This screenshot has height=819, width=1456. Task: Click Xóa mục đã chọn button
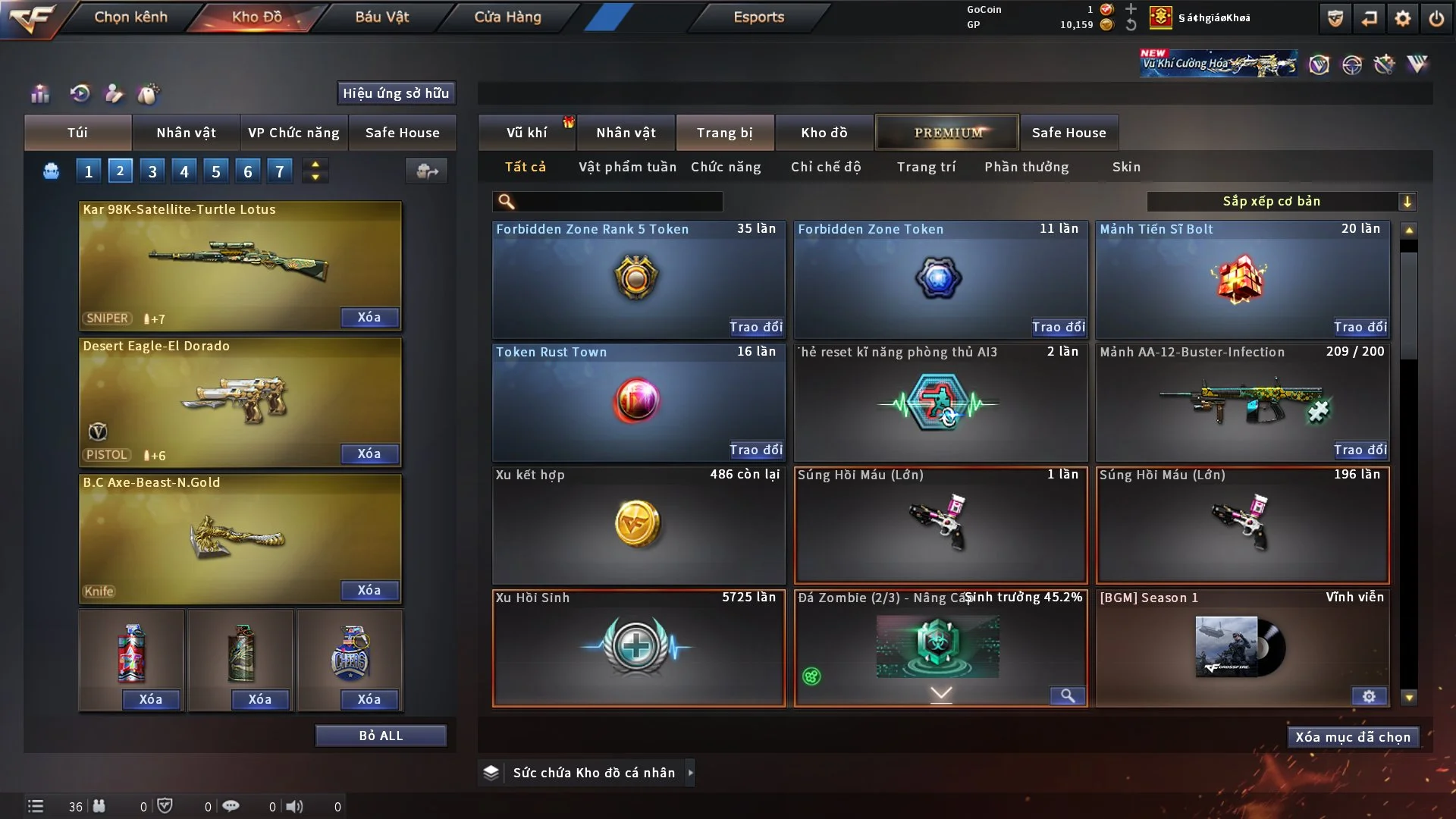point(1353,737)
